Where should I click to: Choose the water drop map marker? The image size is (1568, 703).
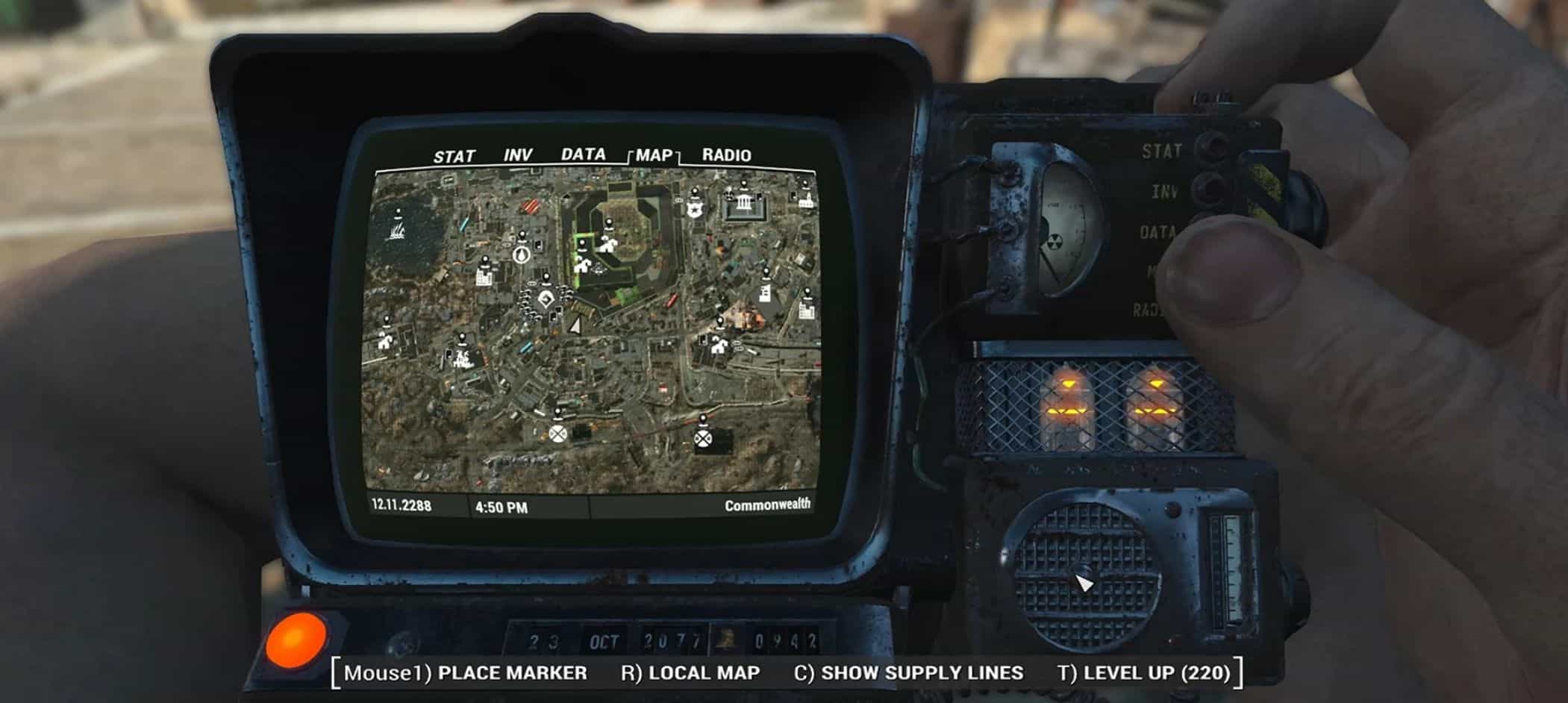[x=520, y=254]
